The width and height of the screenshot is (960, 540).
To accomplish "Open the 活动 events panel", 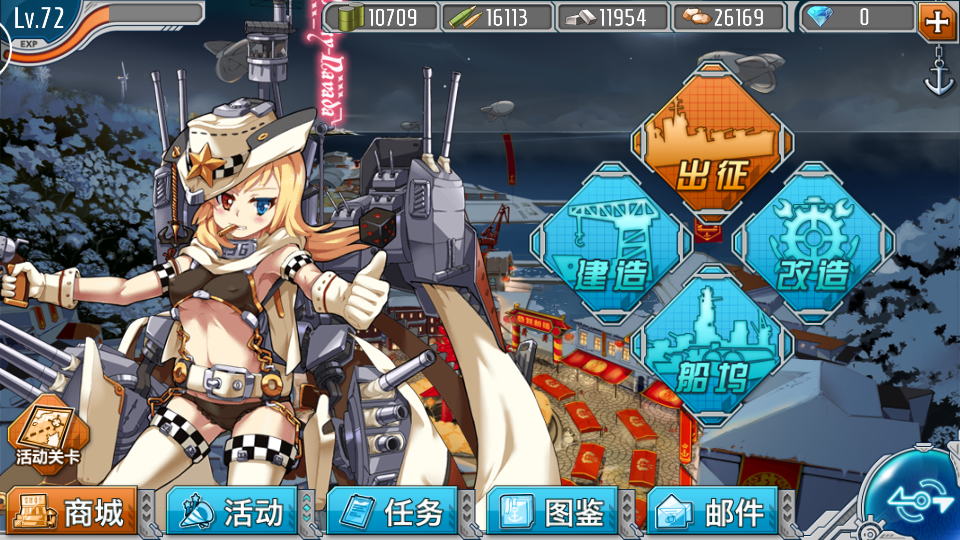I will [232, 513].
